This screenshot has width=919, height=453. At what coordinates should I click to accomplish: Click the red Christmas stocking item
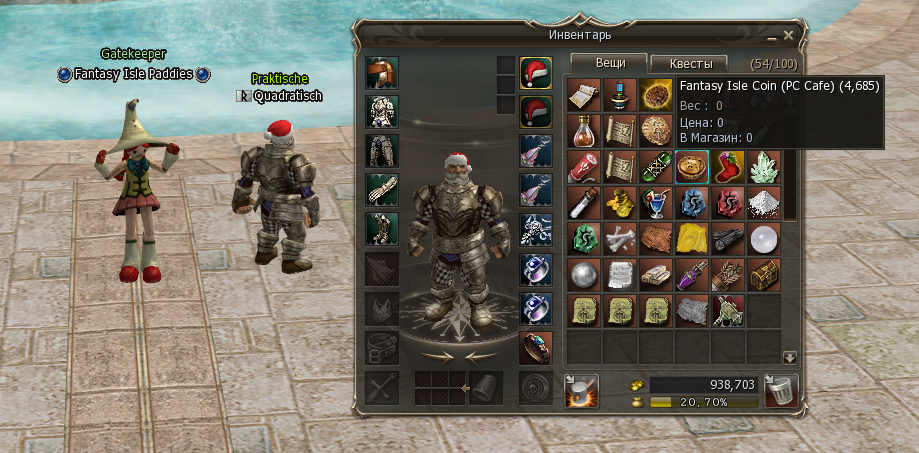click(x=727, y=166)
